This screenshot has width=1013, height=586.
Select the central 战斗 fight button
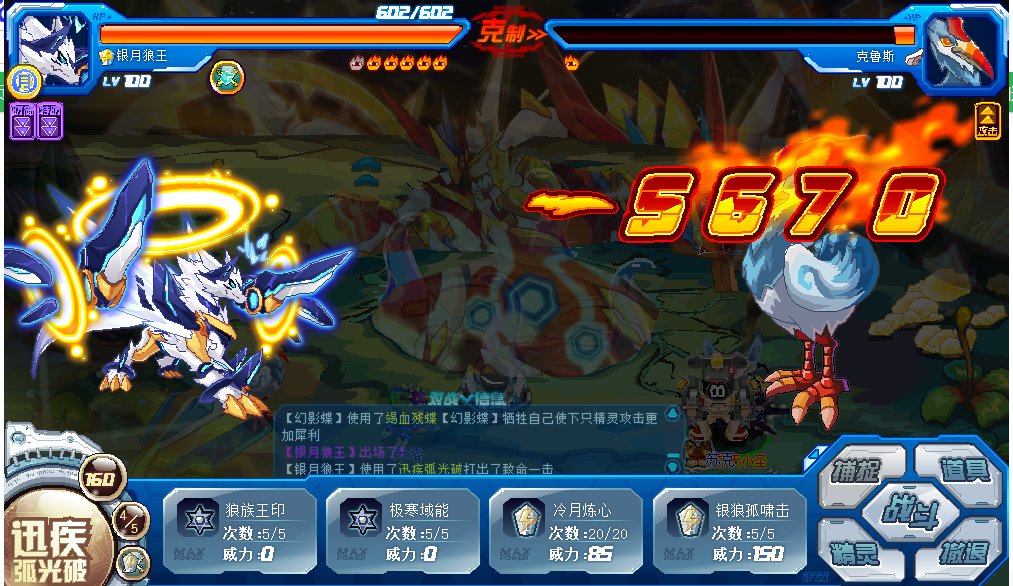pyautogui.click(x=910, y=509)
